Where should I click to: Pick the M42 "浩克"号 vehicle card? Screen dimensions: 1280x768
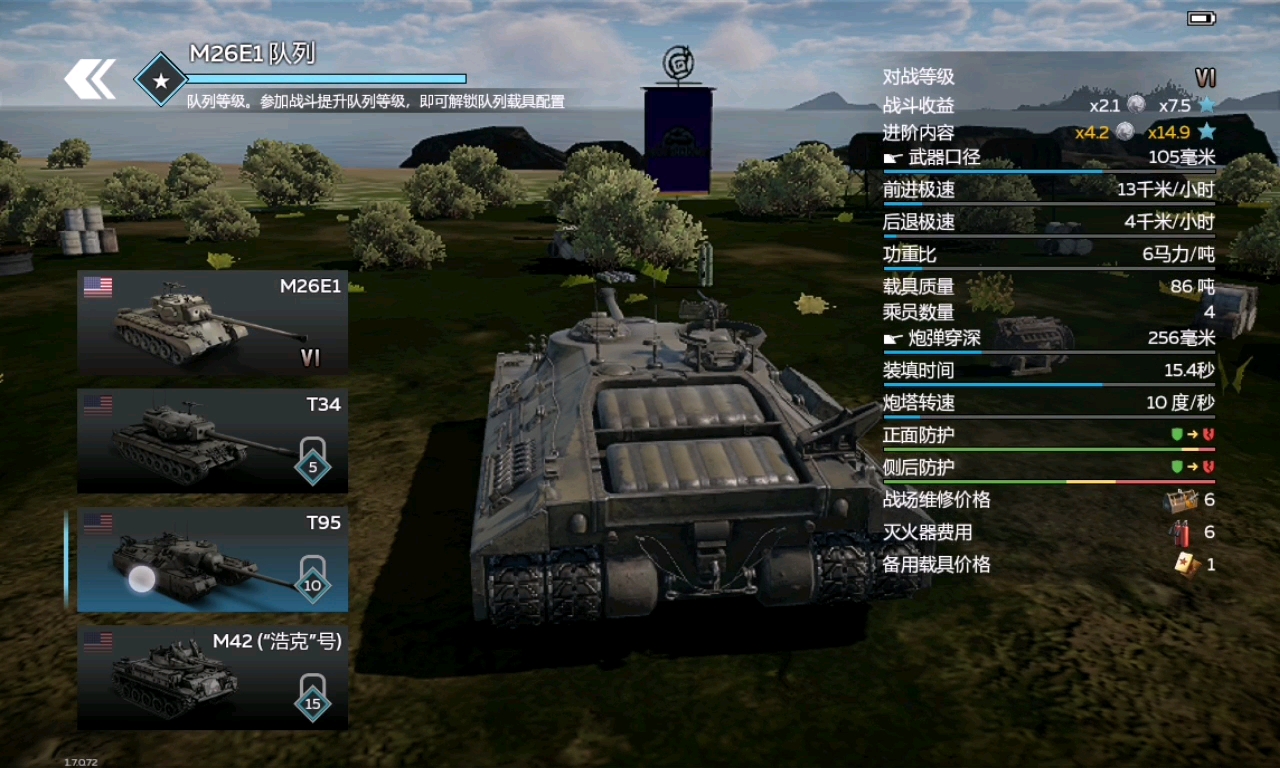coord(212,677)
